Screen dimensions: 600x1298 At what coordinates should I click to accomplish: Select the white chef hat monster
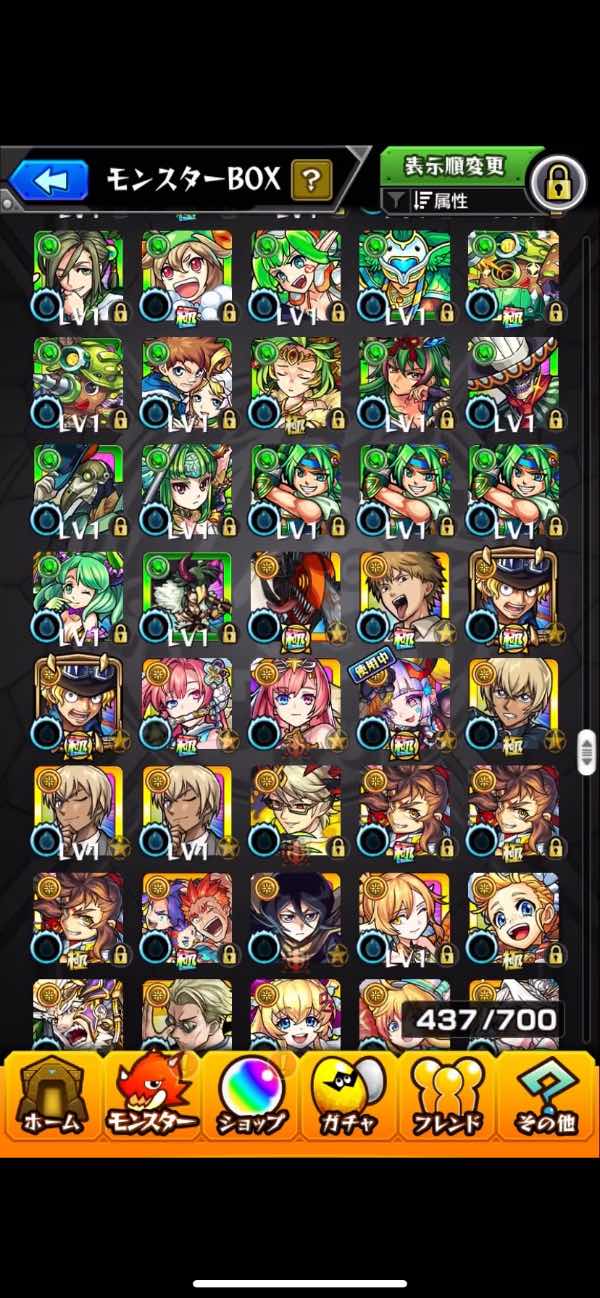pyautogui.click(x=512, y=382)
